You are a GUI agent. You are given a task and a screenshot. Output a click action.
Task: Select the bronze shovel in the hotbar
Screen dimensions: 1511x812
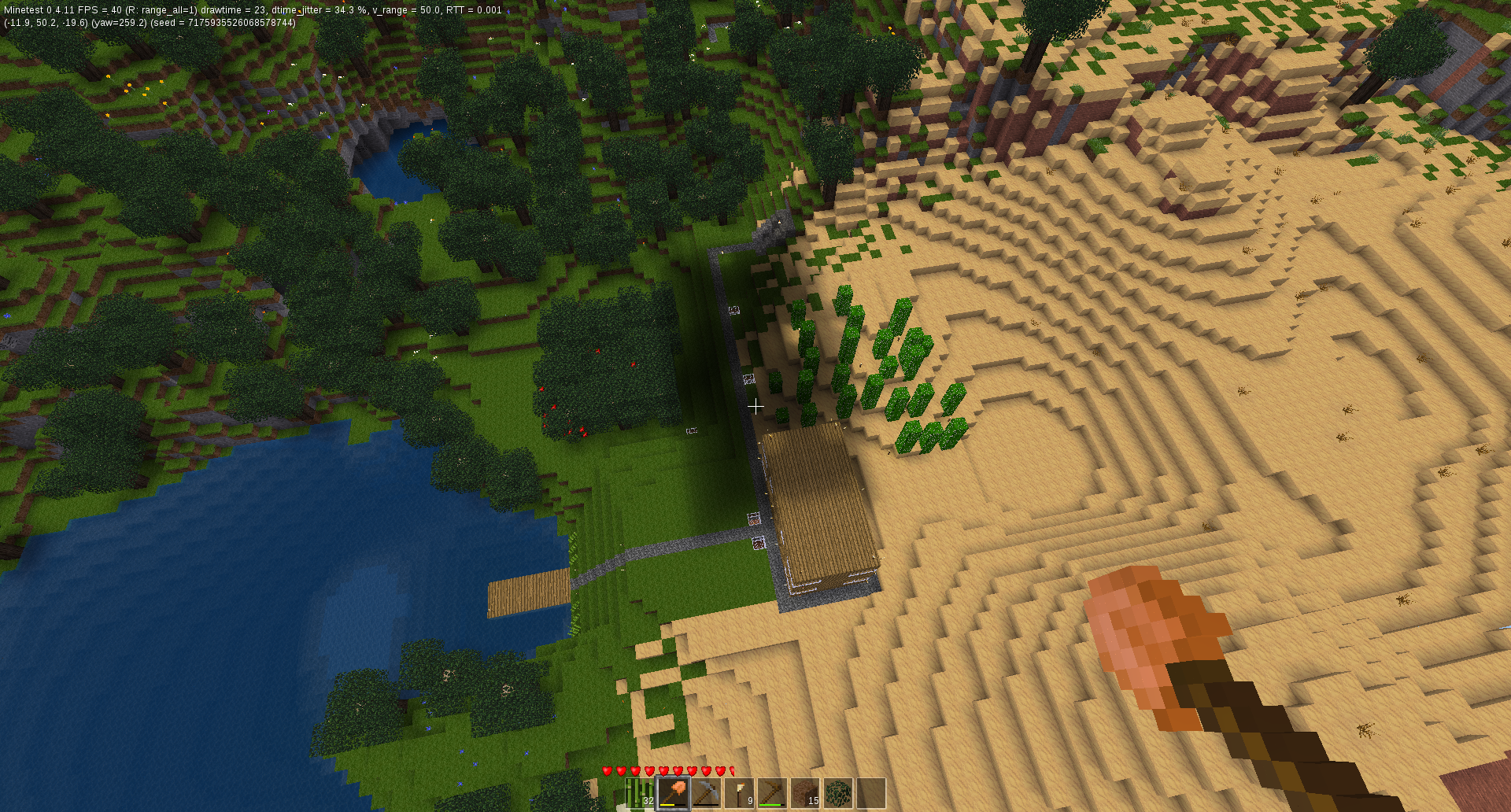tap(672, 791)
